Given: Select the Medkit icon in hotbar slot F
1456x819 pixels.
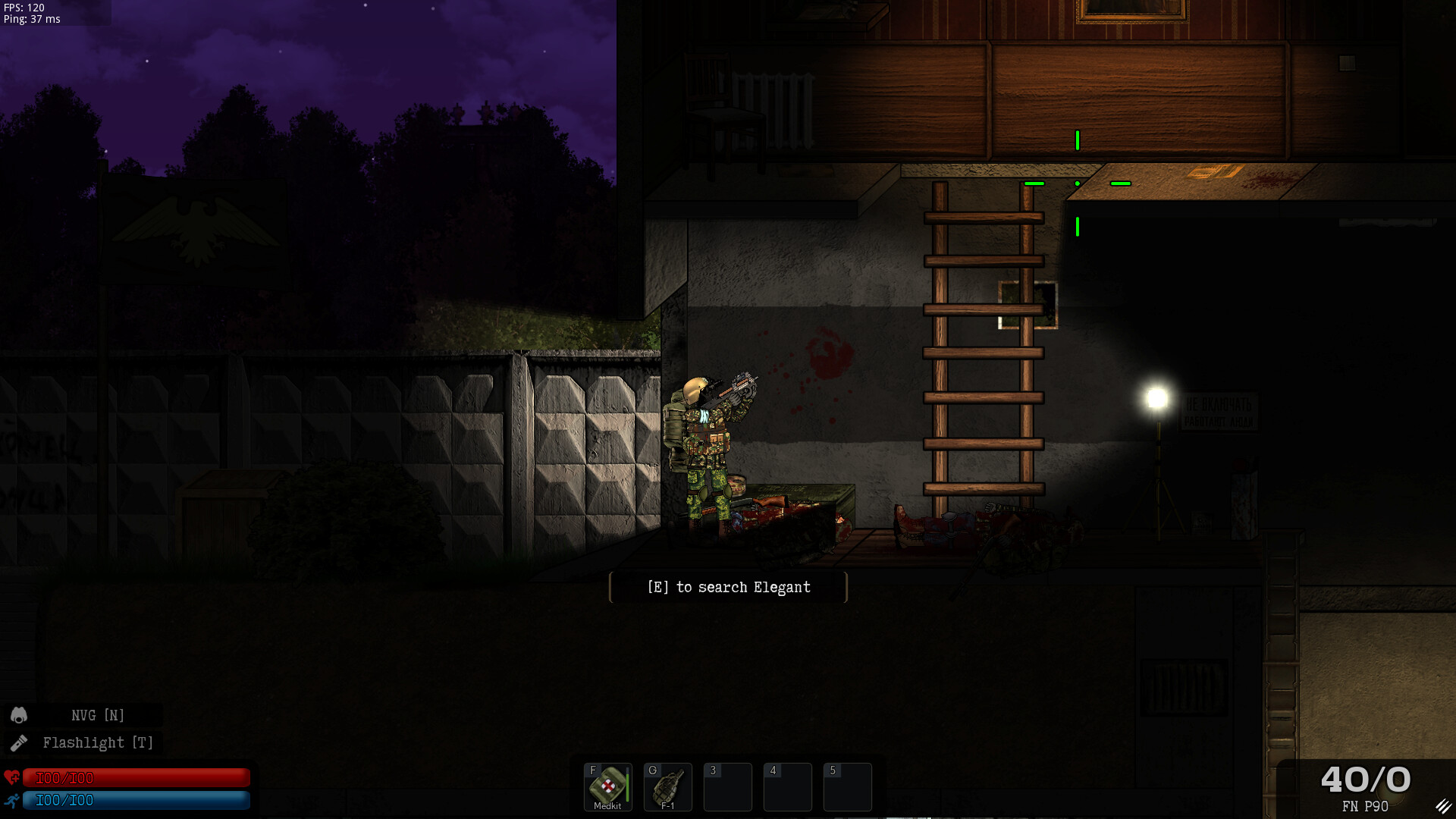Looking at the screenshot, I should pyautogui.click(x=607, y=783).
